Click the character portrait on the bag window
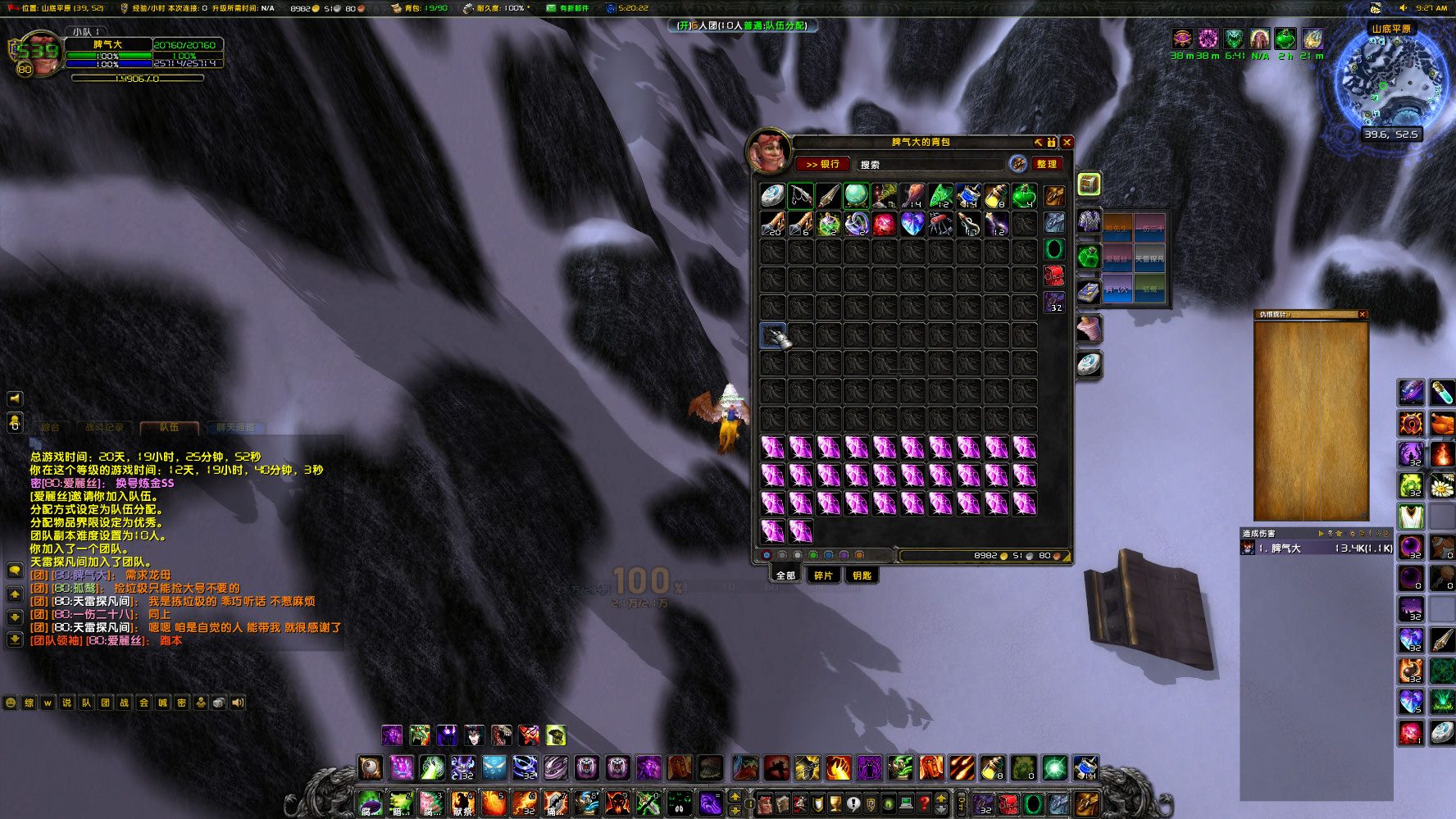The image size is (1456, 819). [x=769, y=150]
